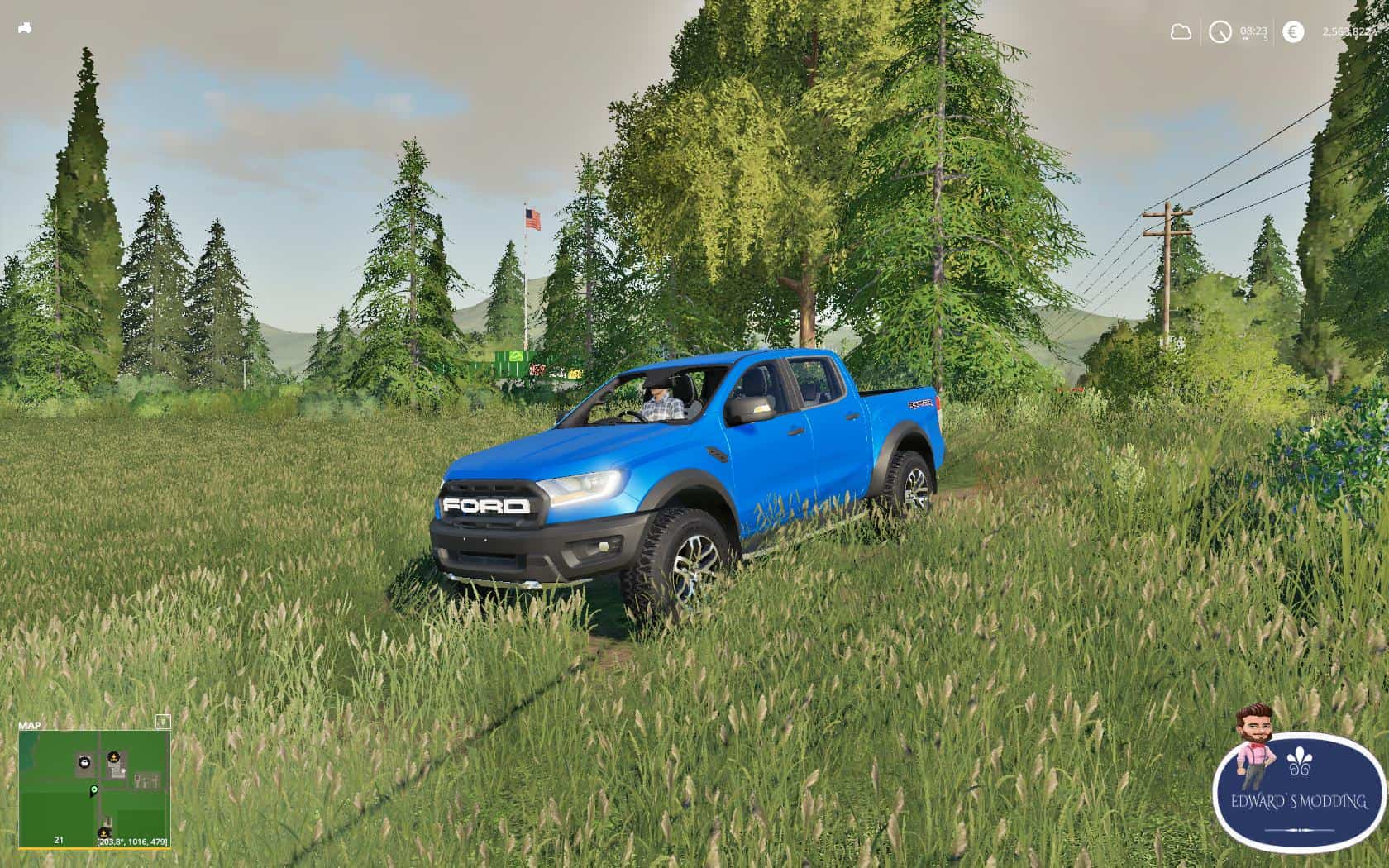Toggle the minimap via the MAP label

[30, 725]
